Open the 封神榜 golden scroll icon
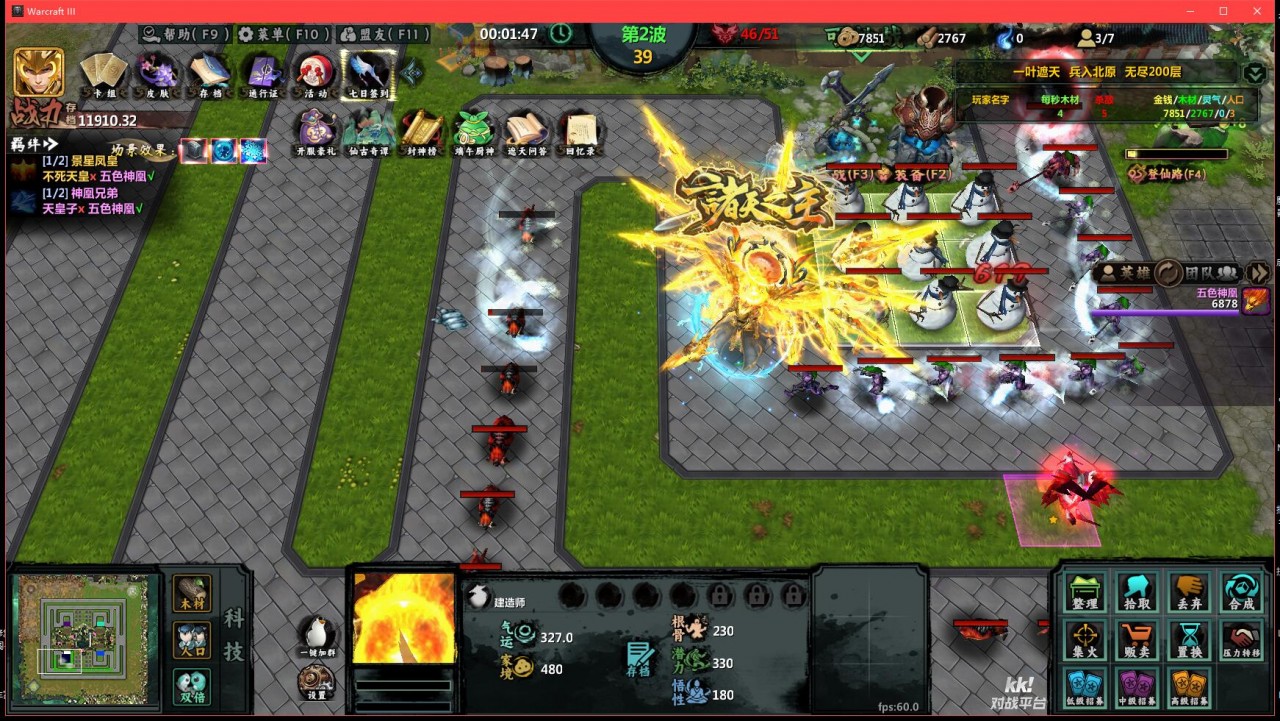Viewport: 1280px width, 721px height. (x=422, y=132)
